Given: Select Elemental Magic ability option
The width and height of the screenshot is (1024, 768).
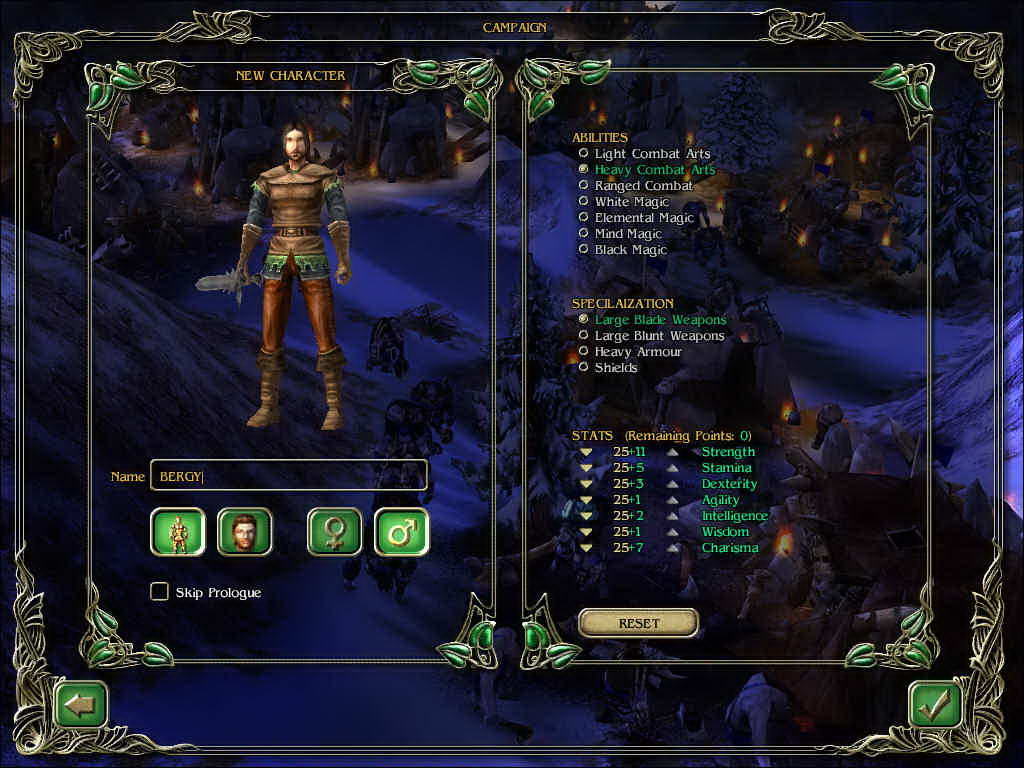Looking at the screenshot, I should point(584,218).
